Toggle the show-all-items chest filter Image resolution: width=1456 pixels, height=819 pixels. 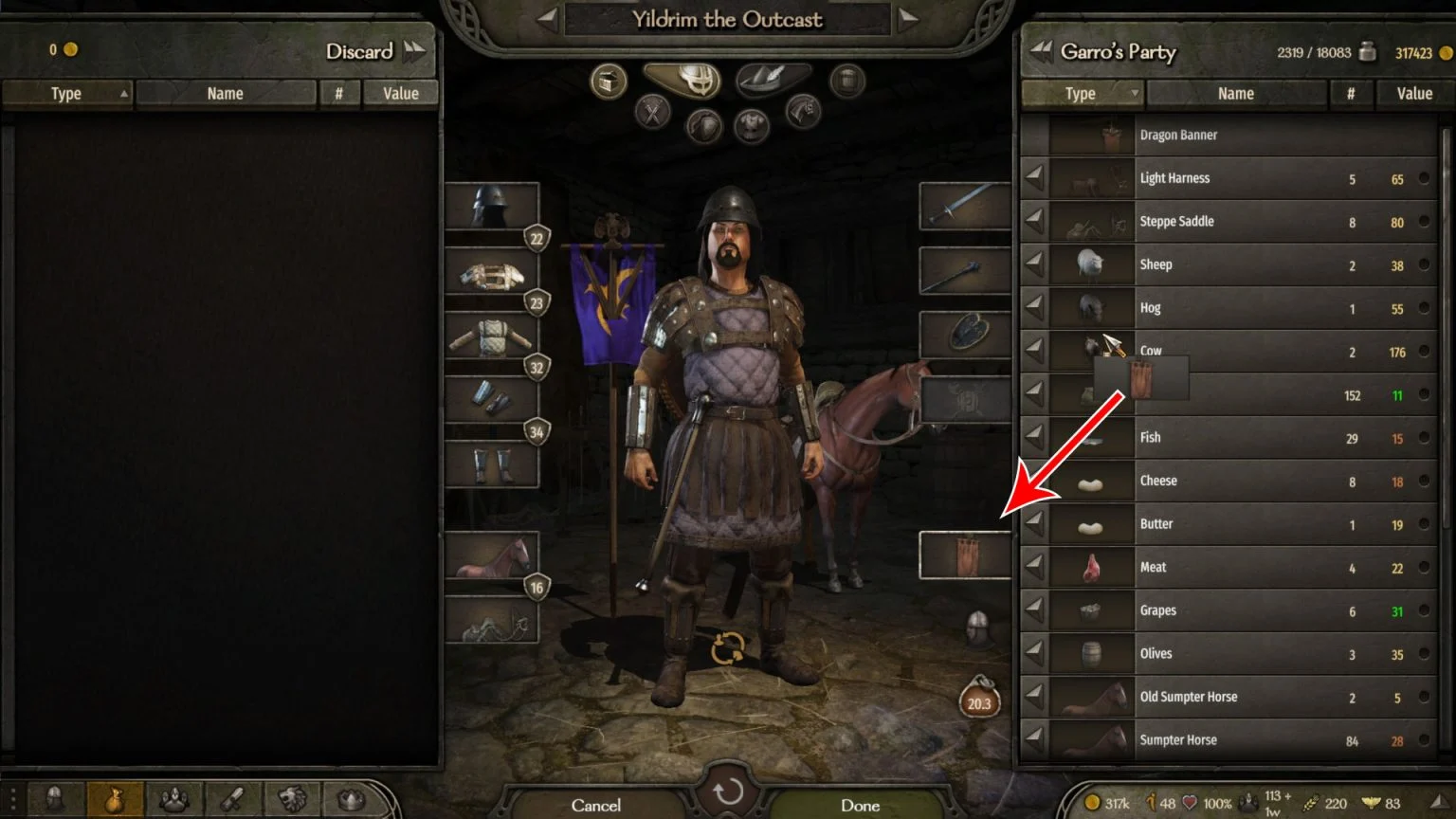pyautogui.click(x=607, y=81)
